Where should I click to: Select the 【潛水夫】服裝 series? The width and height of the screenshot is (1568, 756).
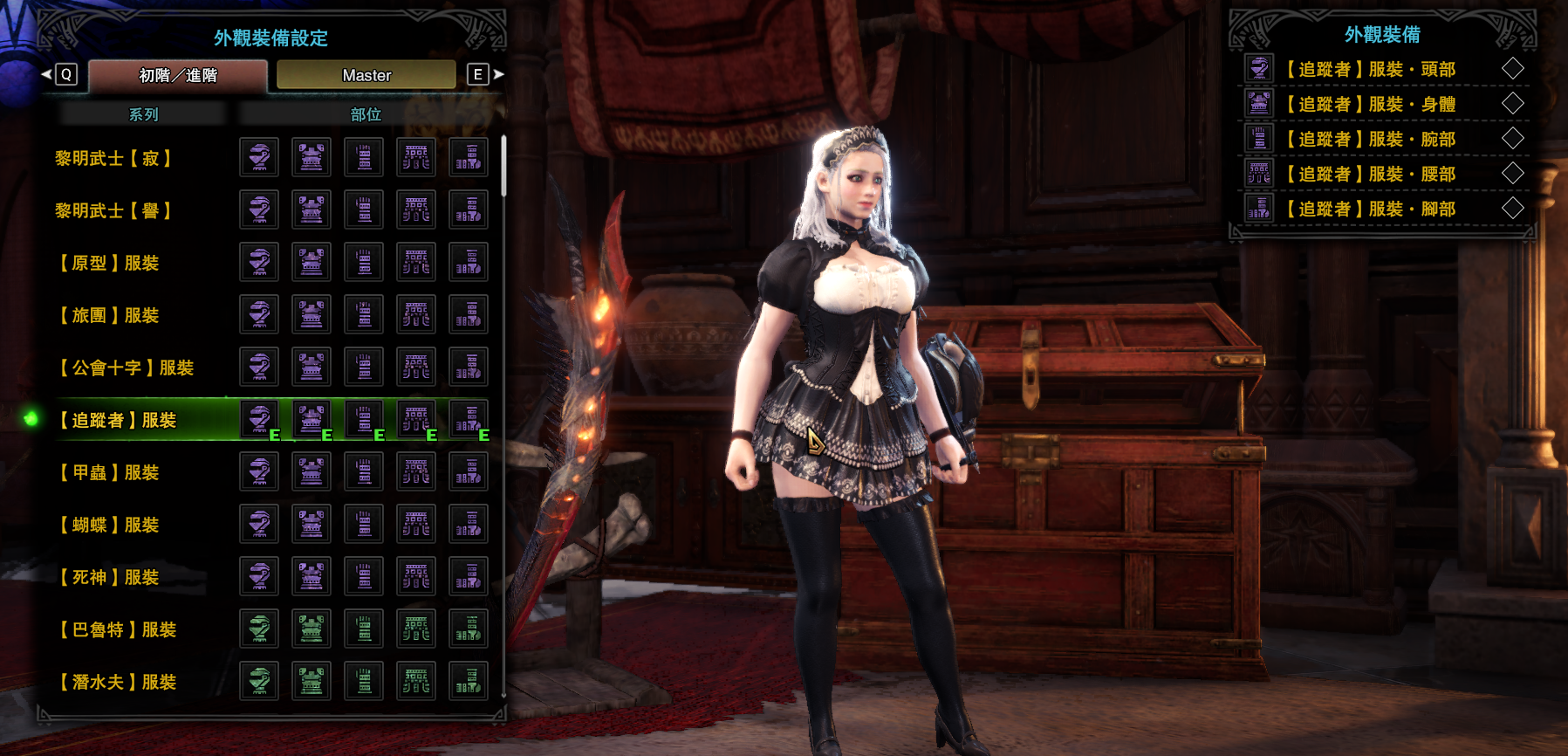click(118, 683)
